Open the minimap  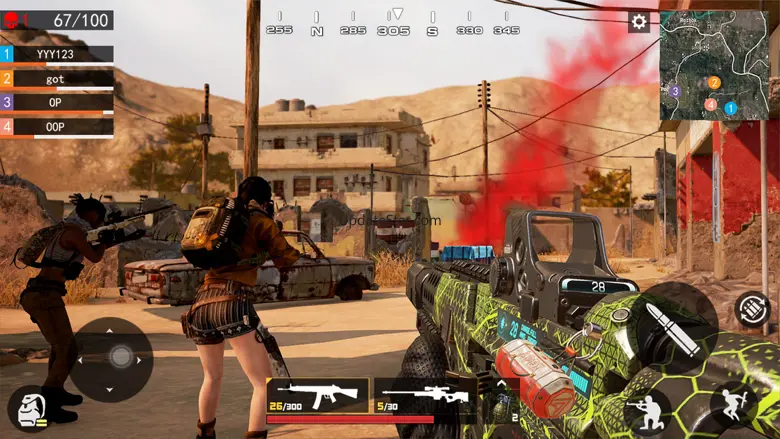pos(712,65)
